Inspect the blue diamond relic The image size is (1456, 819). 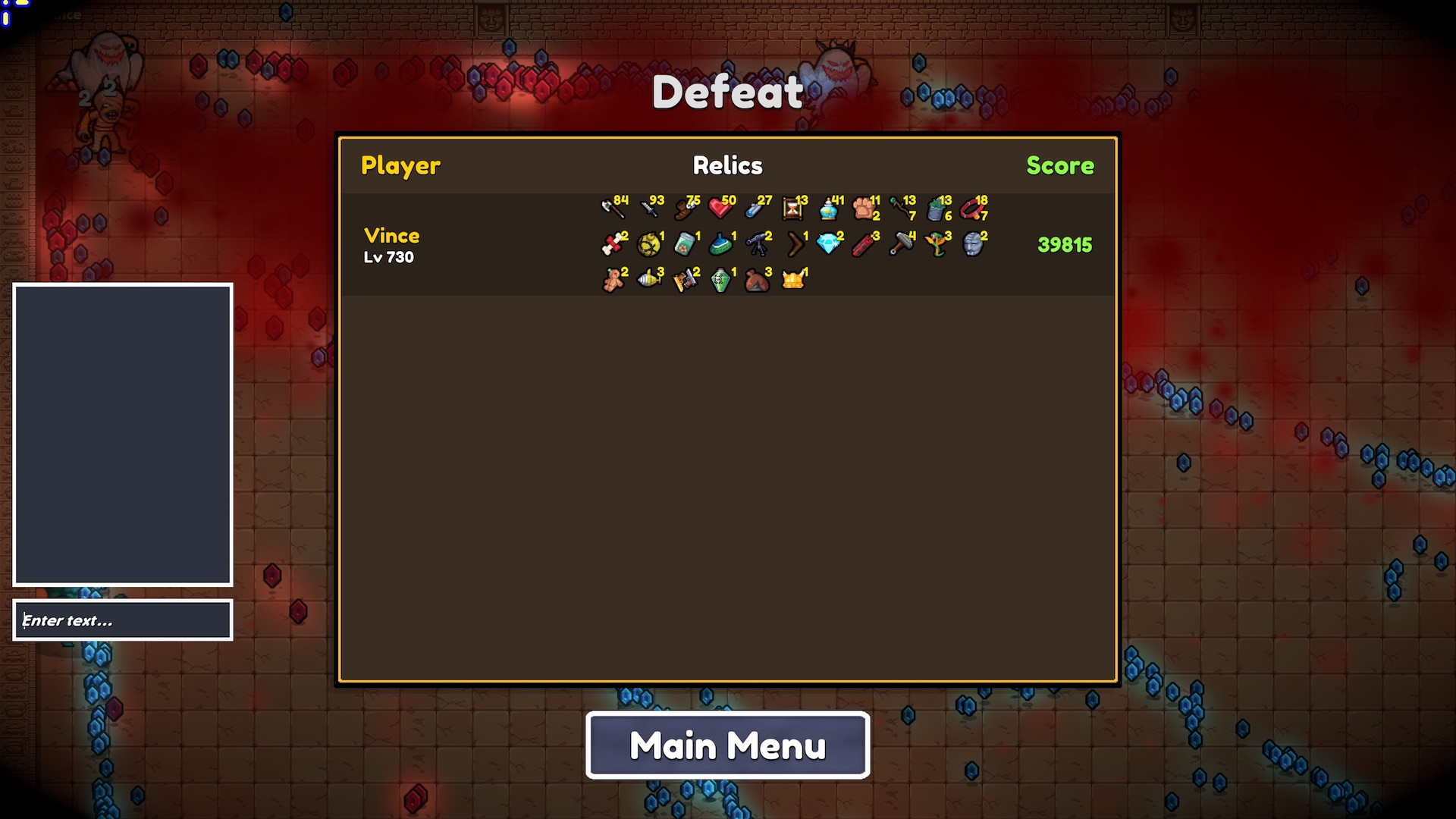(x=829, y=244)
